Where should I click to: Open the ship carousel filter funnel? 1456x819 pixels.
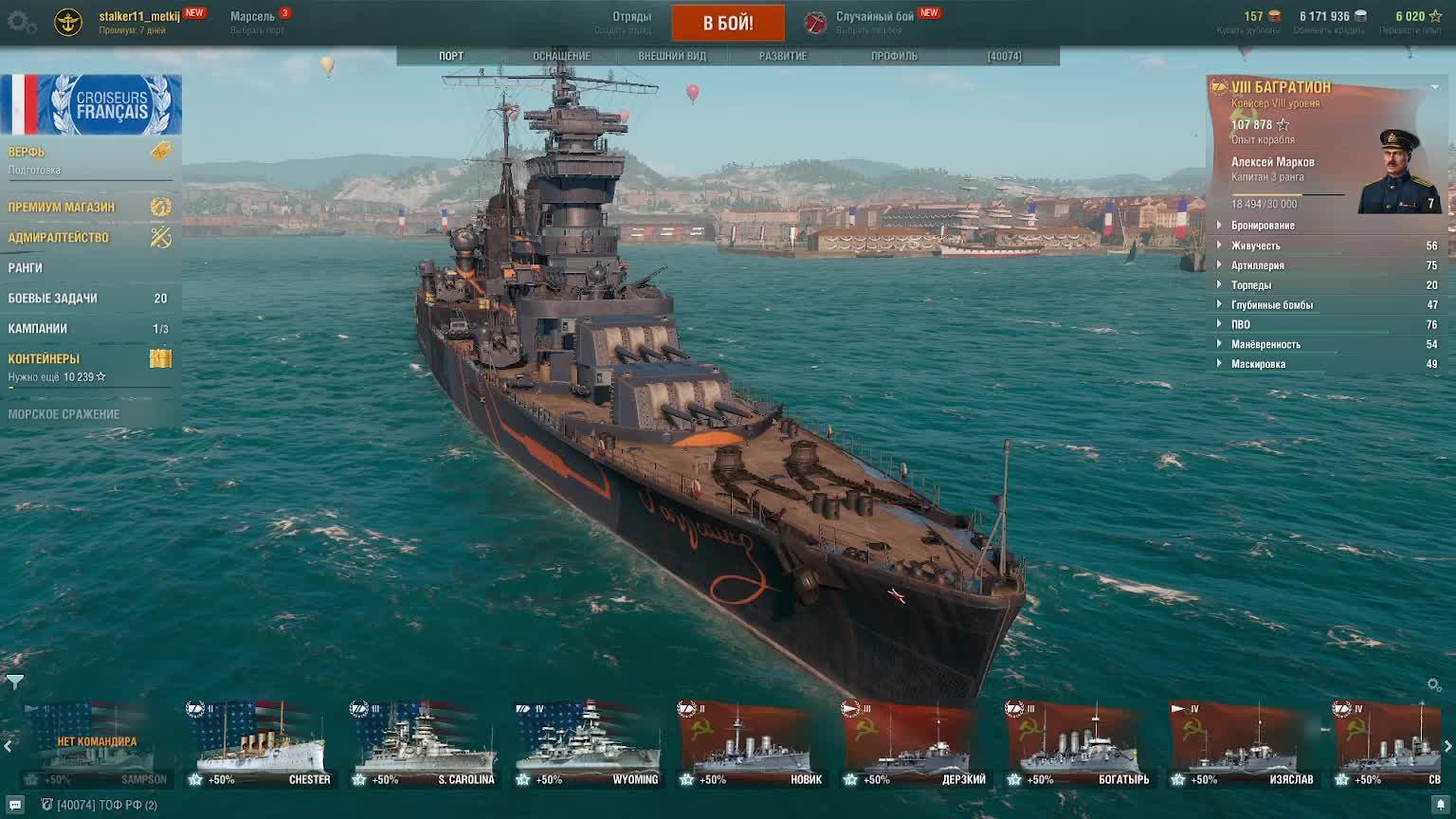pos(14,682)
